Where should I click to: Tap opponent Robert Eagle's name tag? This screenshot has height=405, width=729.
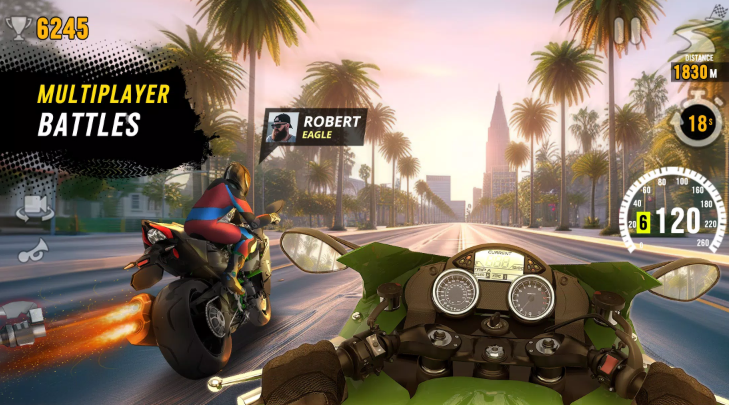(x=315, y=128)
